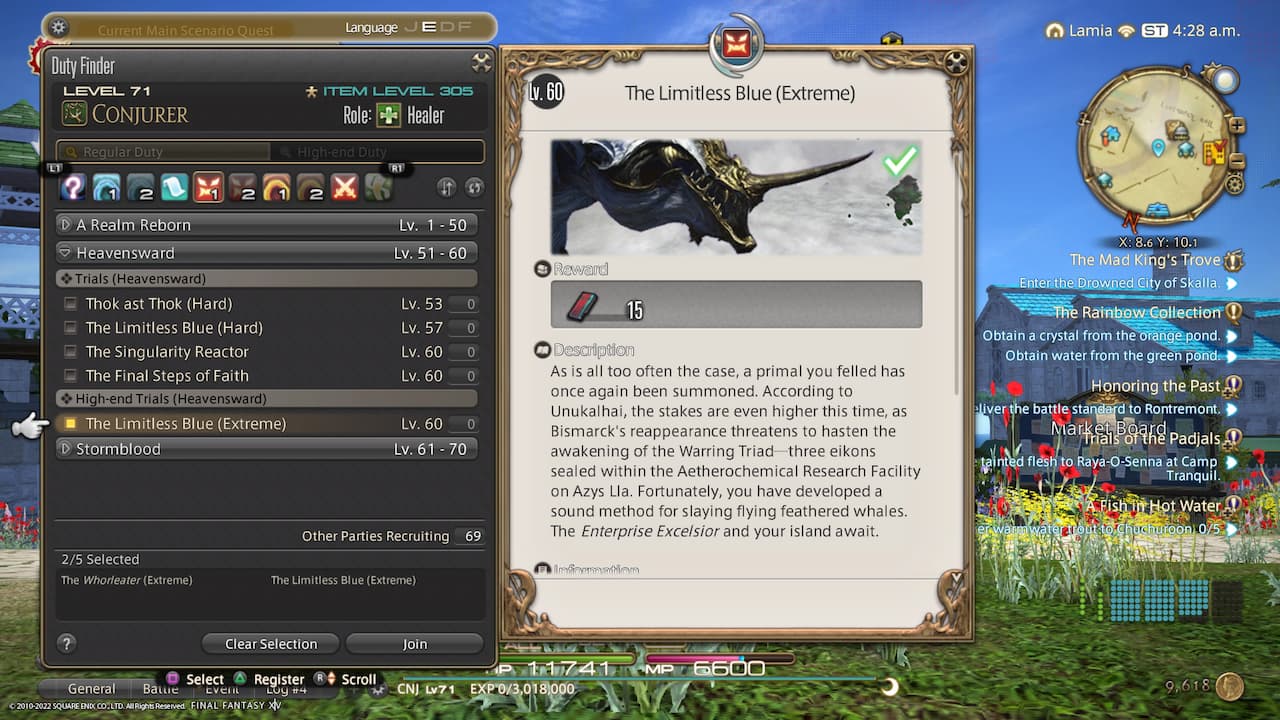Select the Duty Roulette question mark icon
Viewport: 1280px width, 720px height.
point(72,187)
